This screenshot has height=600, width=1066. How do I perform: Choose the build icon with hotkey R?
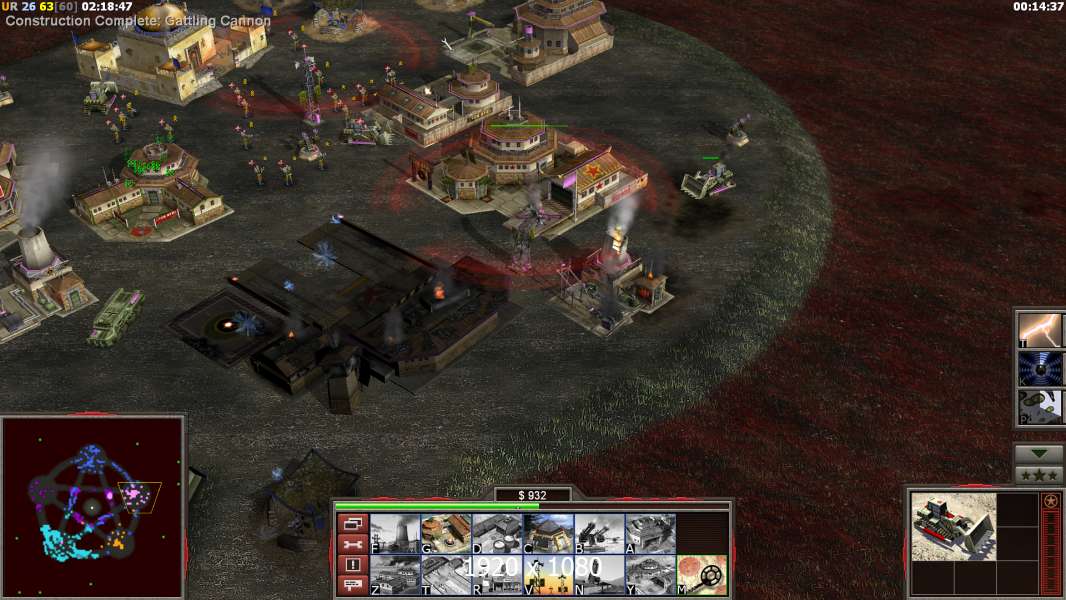(x=497, y=575)
